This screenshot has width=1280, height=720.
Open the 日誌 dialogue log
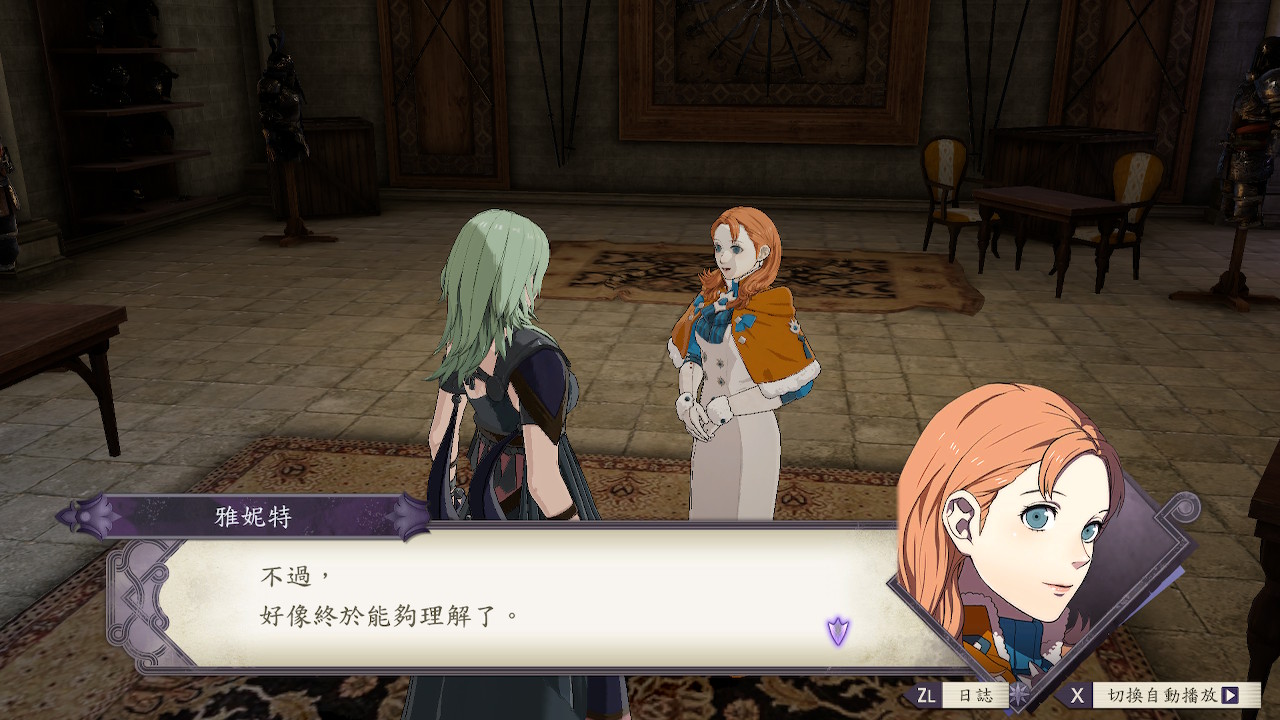(974, 695)
